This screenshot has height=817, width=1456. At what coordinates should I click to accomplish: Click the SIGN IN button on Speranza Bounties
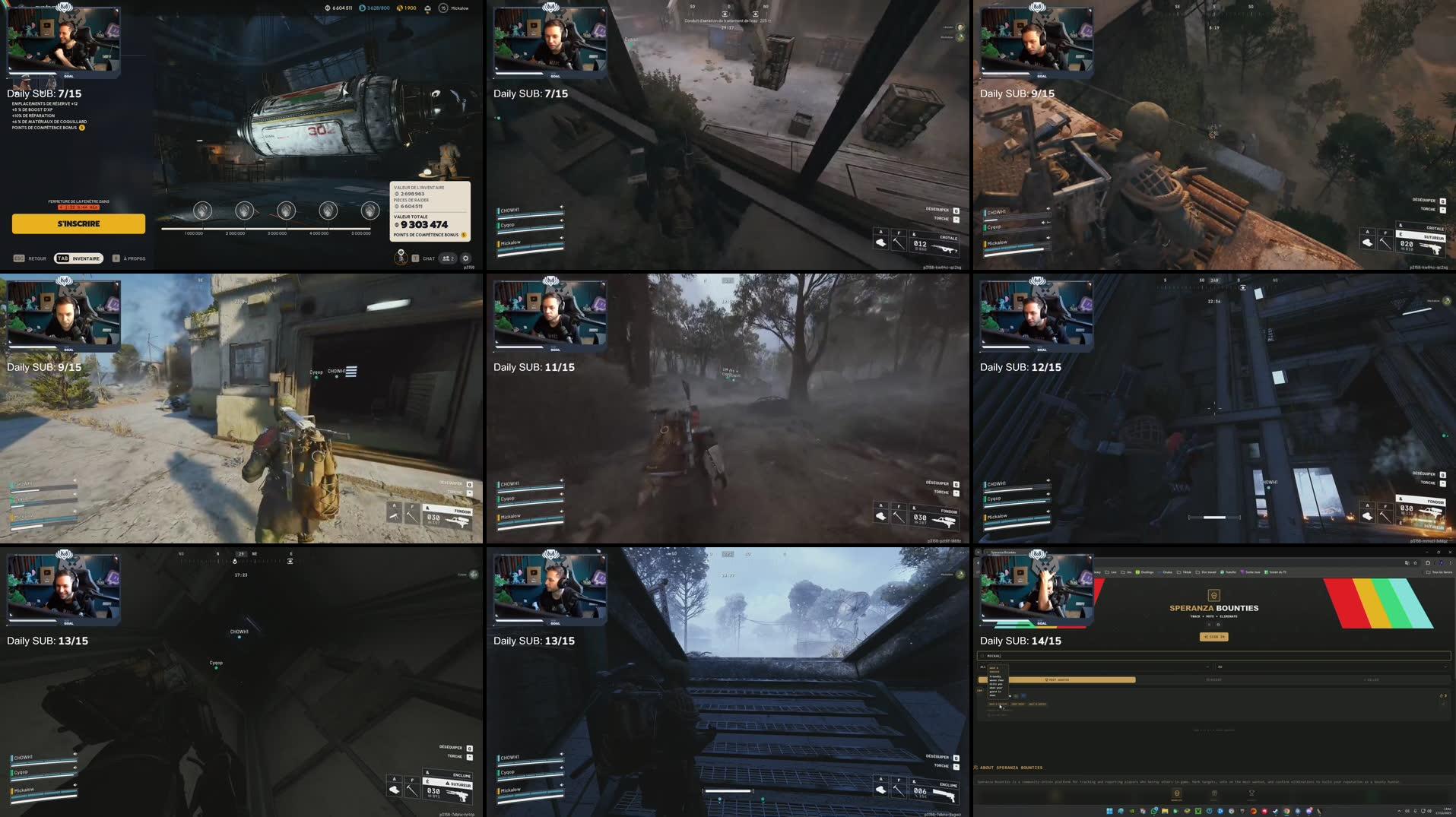[1214, 637]
